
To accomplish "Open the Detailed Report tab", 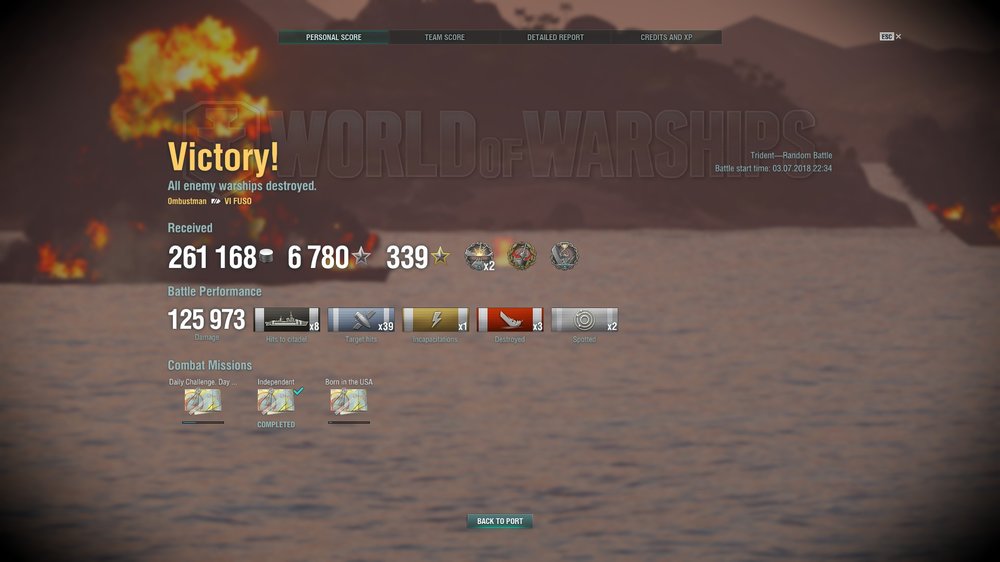I will [555, 37].
